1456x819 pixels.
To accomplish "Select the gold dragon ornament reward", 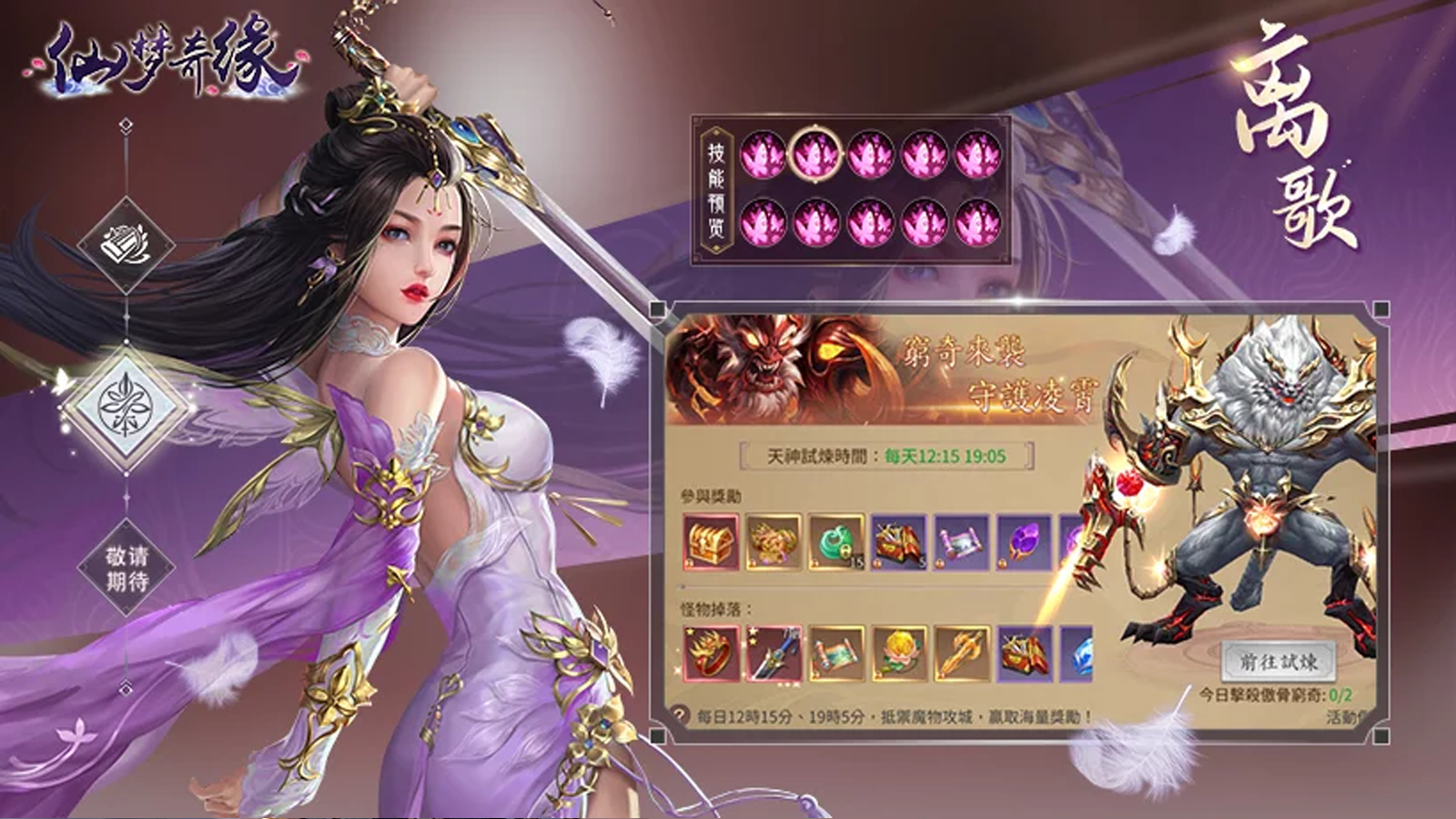I will [773, 542].
